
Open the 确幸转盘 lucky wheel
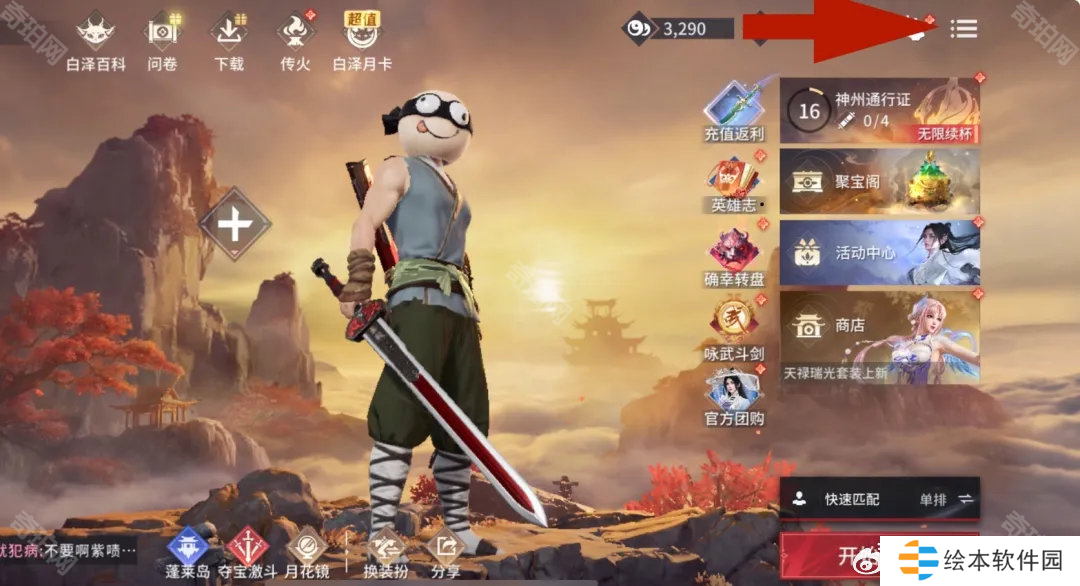coord(734,255)
